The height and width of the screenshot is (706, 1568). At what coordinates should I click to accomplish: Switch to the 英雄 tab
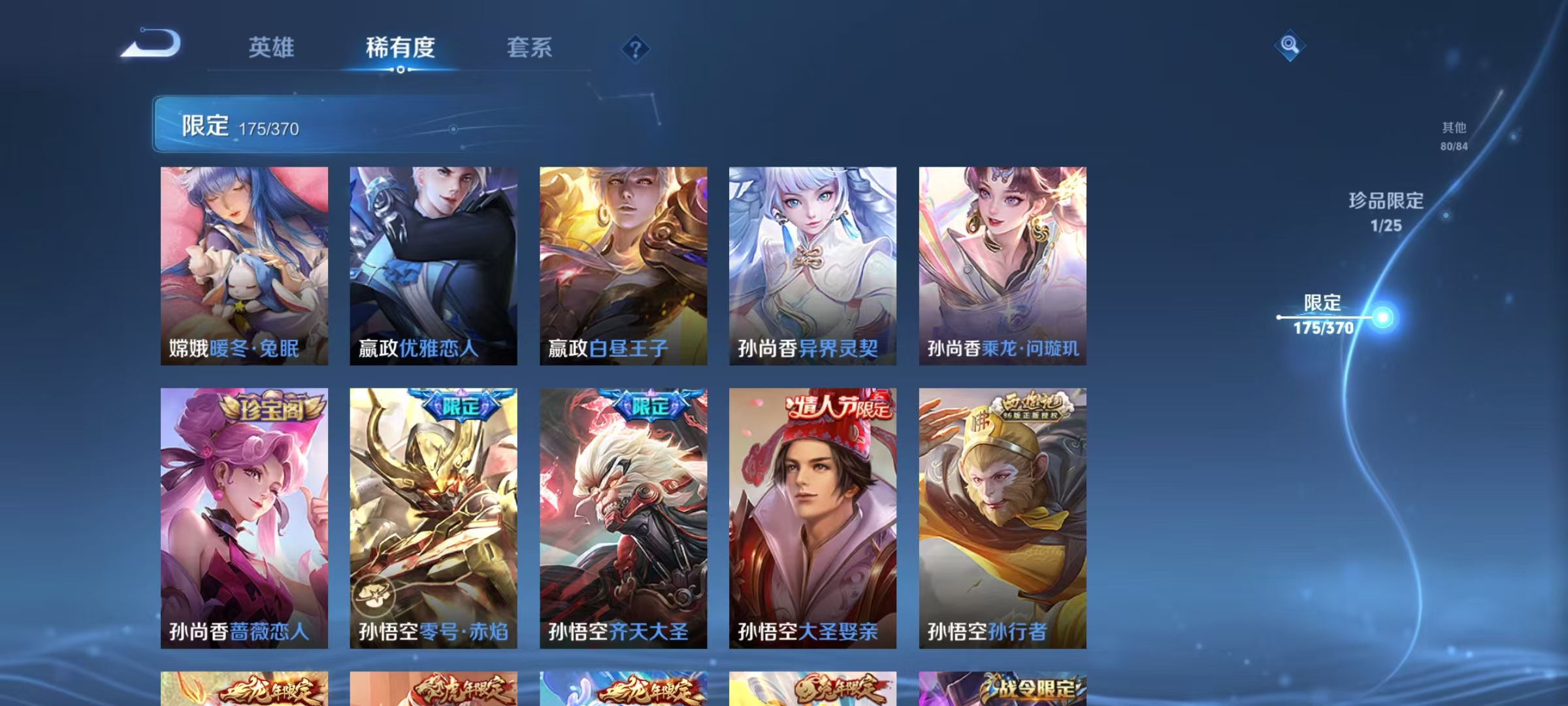(x=272, y=48)
